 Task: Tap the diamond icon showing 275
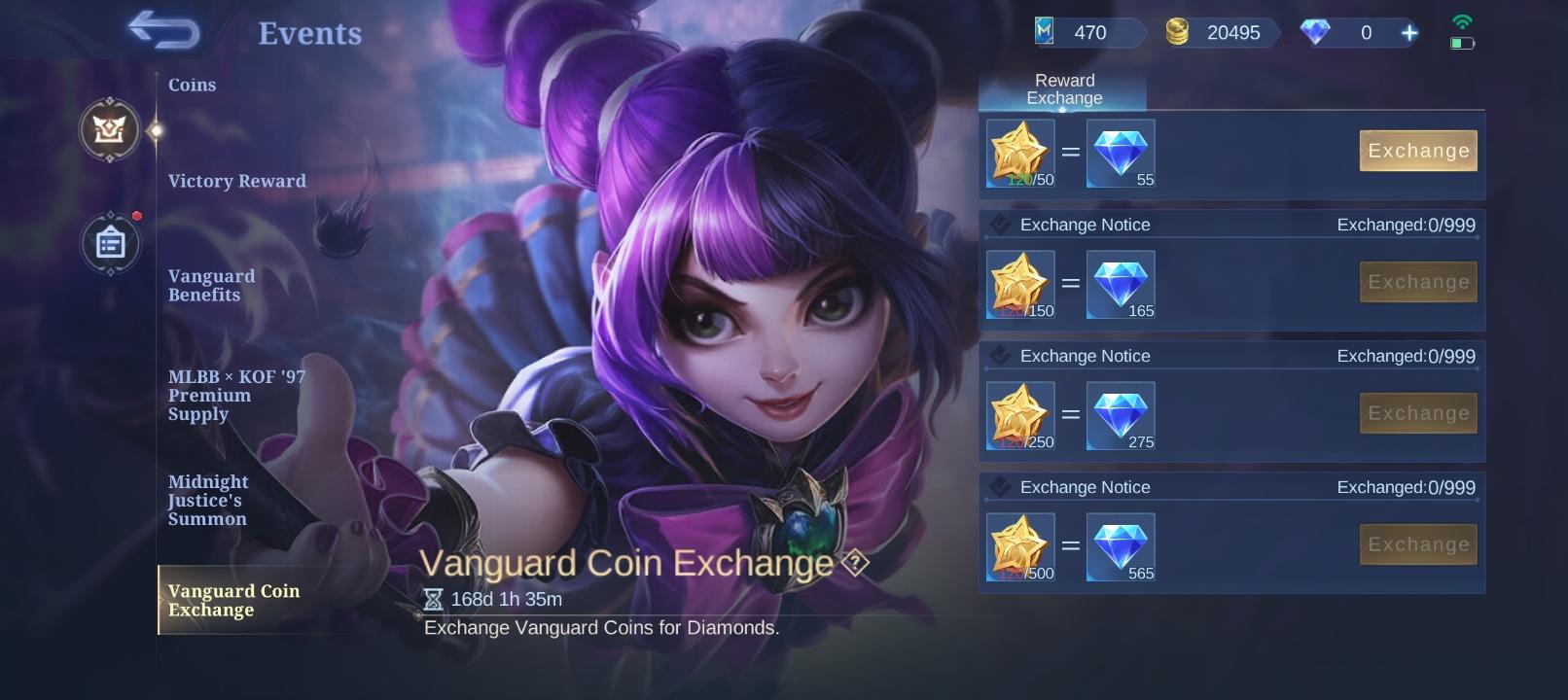click(1120, 411)
